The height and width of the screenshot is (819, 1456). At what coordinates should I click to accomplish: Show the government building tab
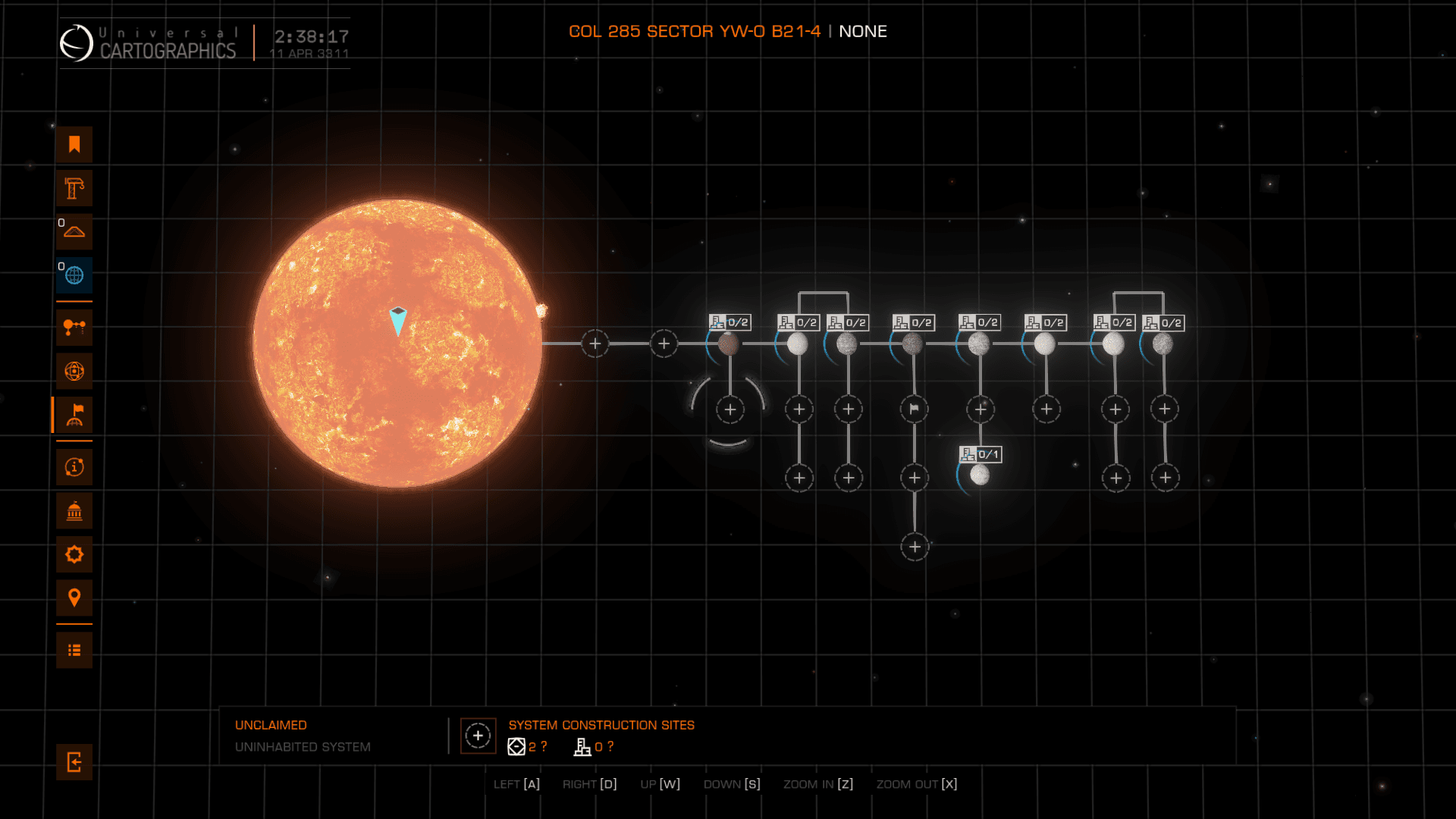click(74, 511)
